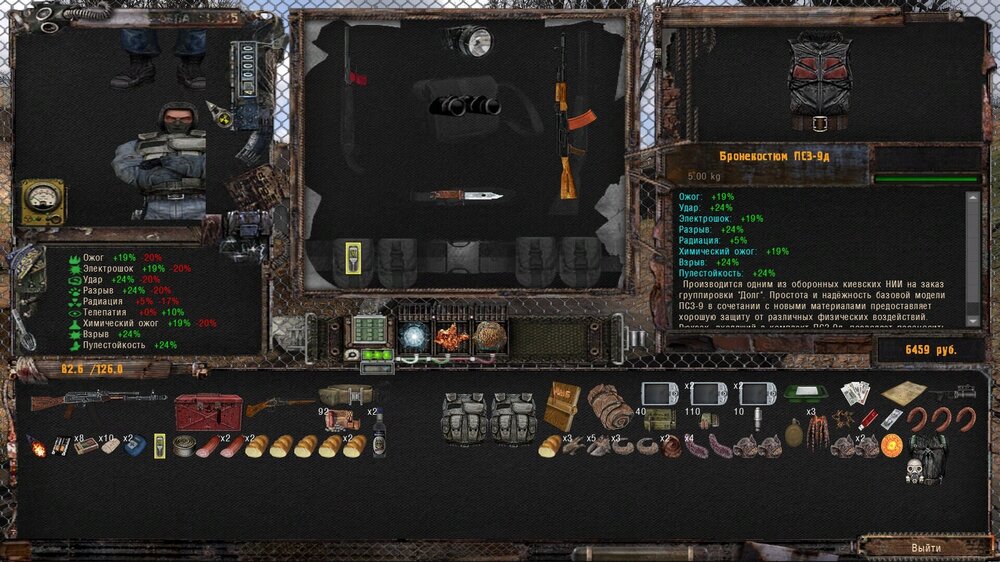Click the folded map item in inventory
Image resolution: width=1000 pixels, height=562 pixels.
906,393
